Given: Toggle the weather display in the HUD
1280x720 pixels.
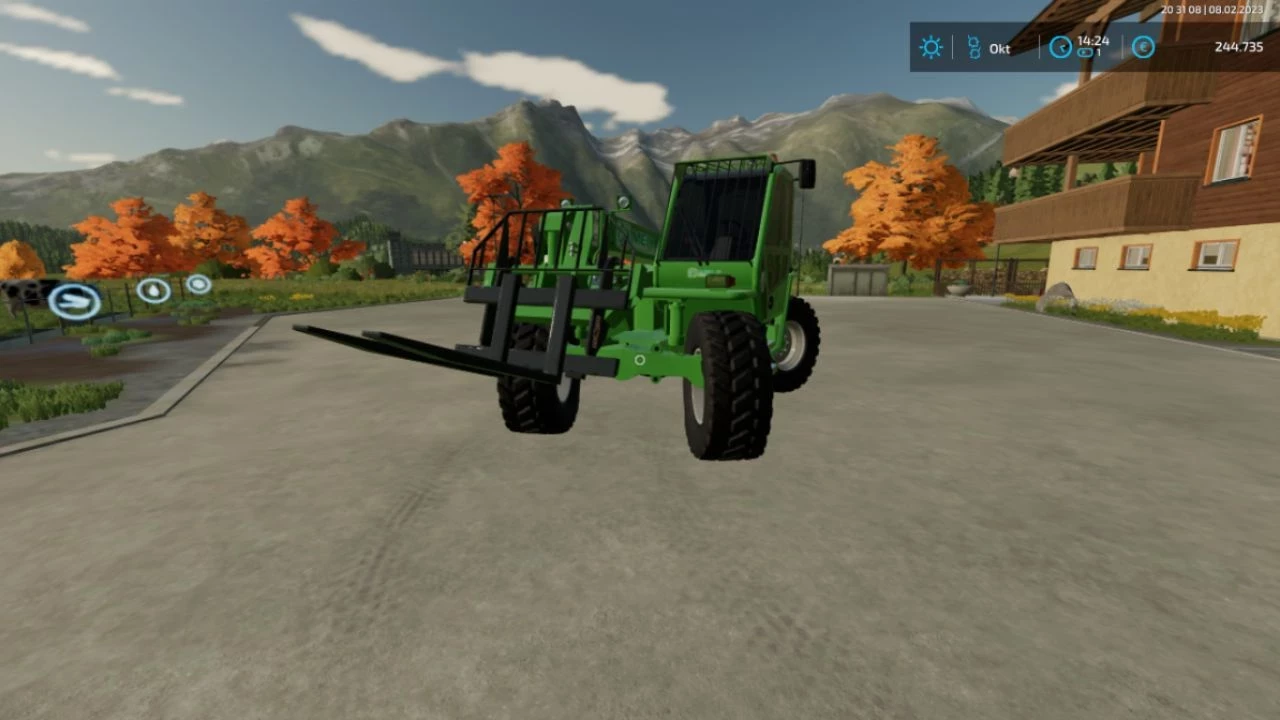Looking at the screenshot, I should click(x=931, y=47).
